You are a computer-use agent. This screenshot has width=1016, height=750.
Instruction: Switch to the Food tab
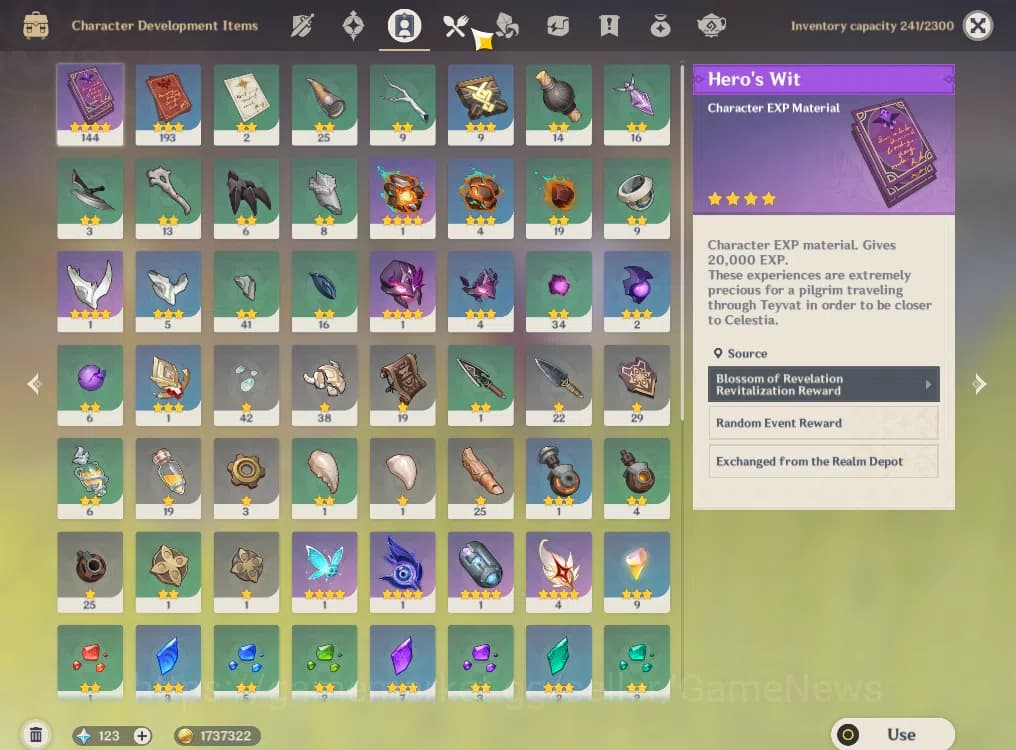click(456, 26)
